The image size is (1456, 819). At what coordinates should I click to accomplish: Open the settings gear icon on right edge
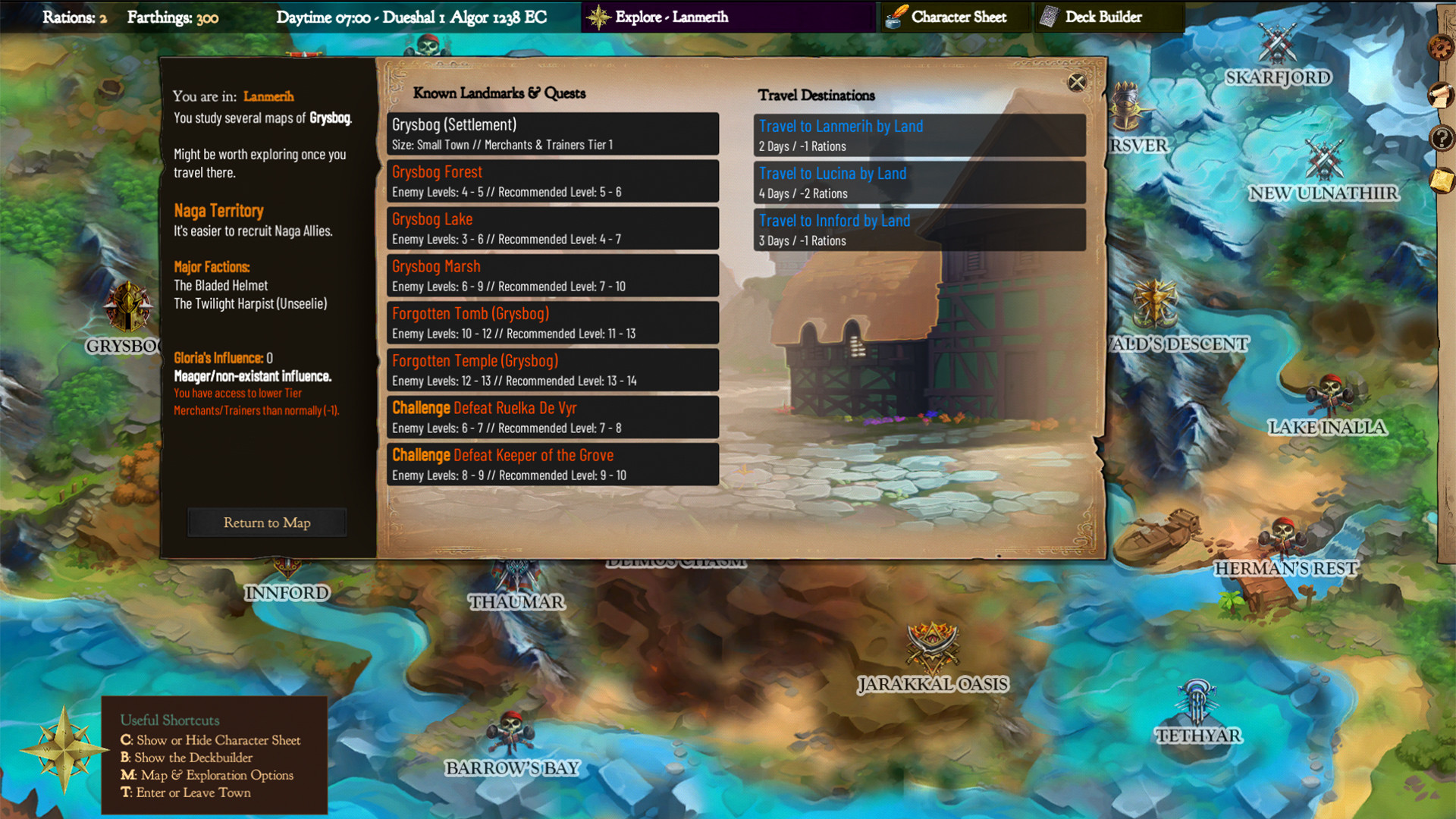1440,47
